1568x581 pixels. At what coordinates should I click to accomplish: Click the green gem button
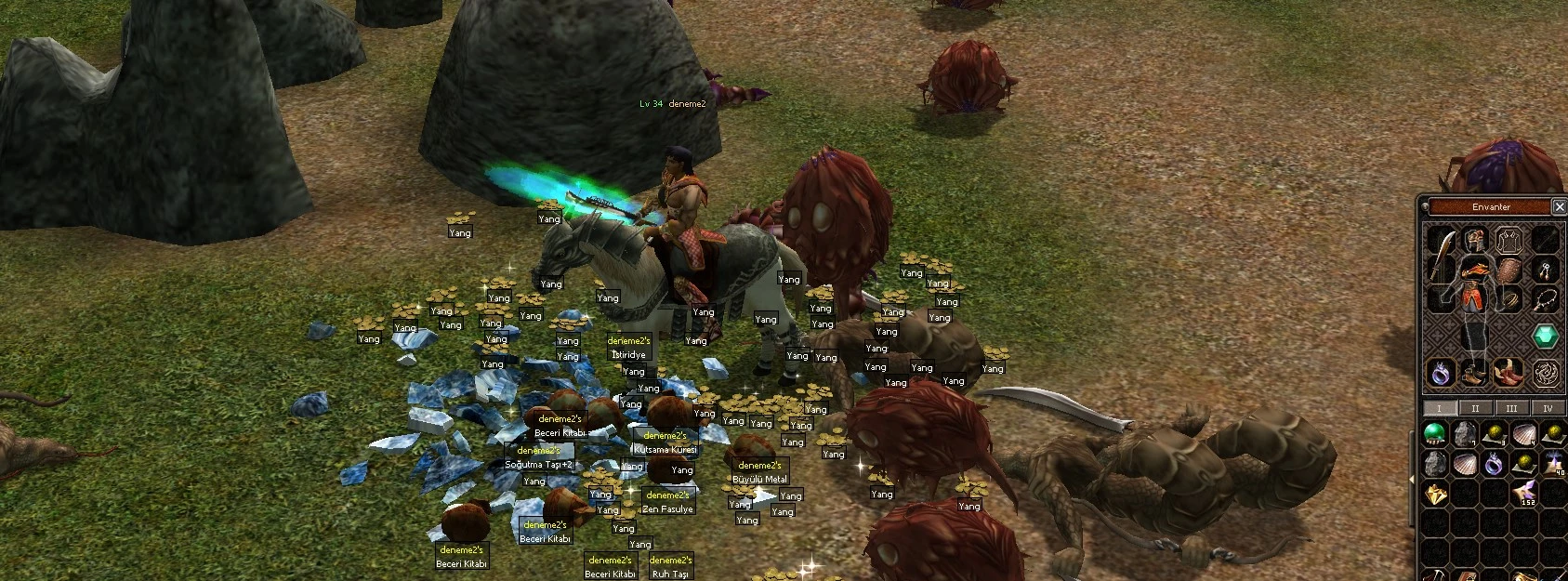(1545, 336)
